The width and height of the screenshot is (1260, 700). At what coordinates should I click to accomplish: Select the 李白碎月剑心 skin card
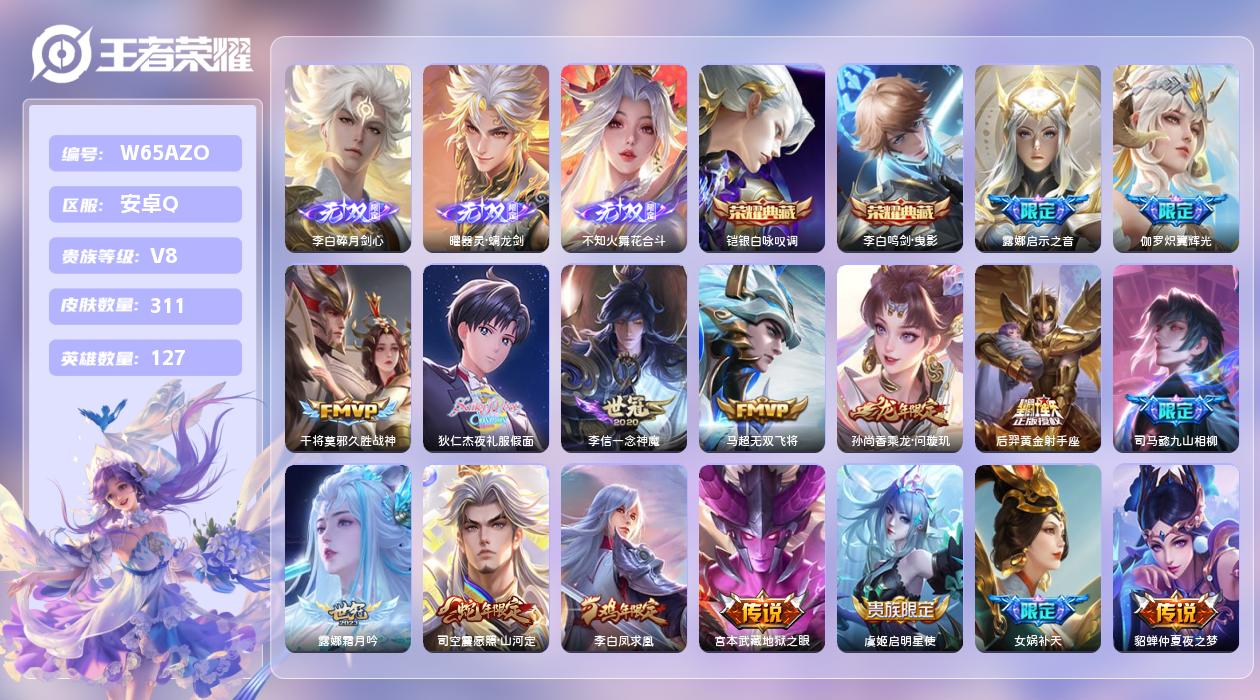(x=347, y=158)
